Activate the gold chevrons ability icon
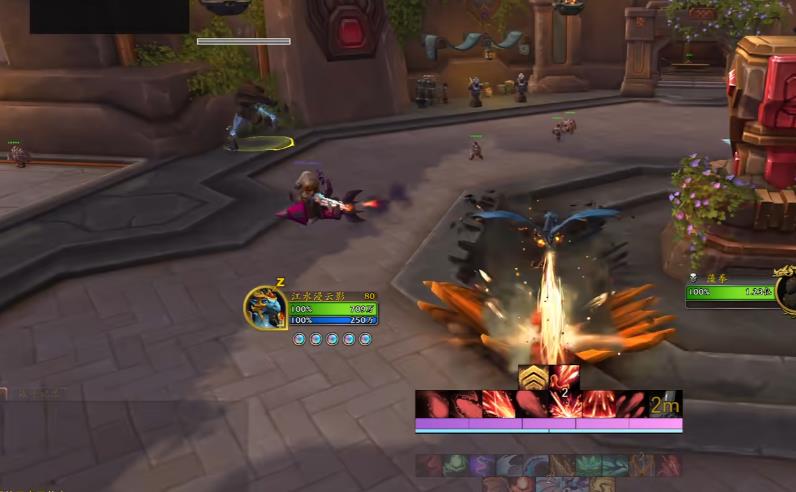Viewport: 796px width, 492px height. 532,377
